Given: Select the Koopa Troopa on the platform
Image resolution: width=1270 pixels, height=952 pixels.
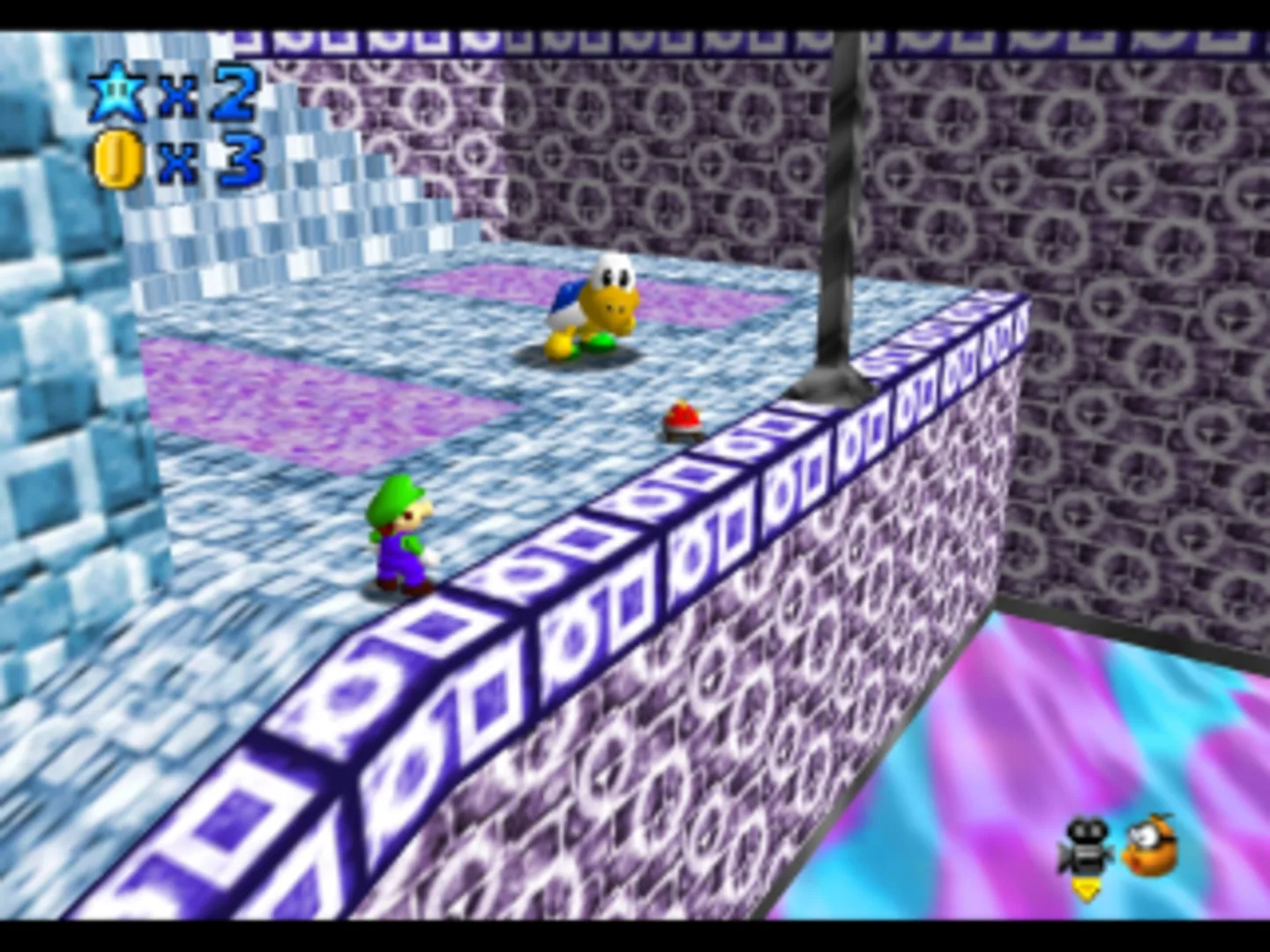Looking at the screenshot, I should [591, 309].
